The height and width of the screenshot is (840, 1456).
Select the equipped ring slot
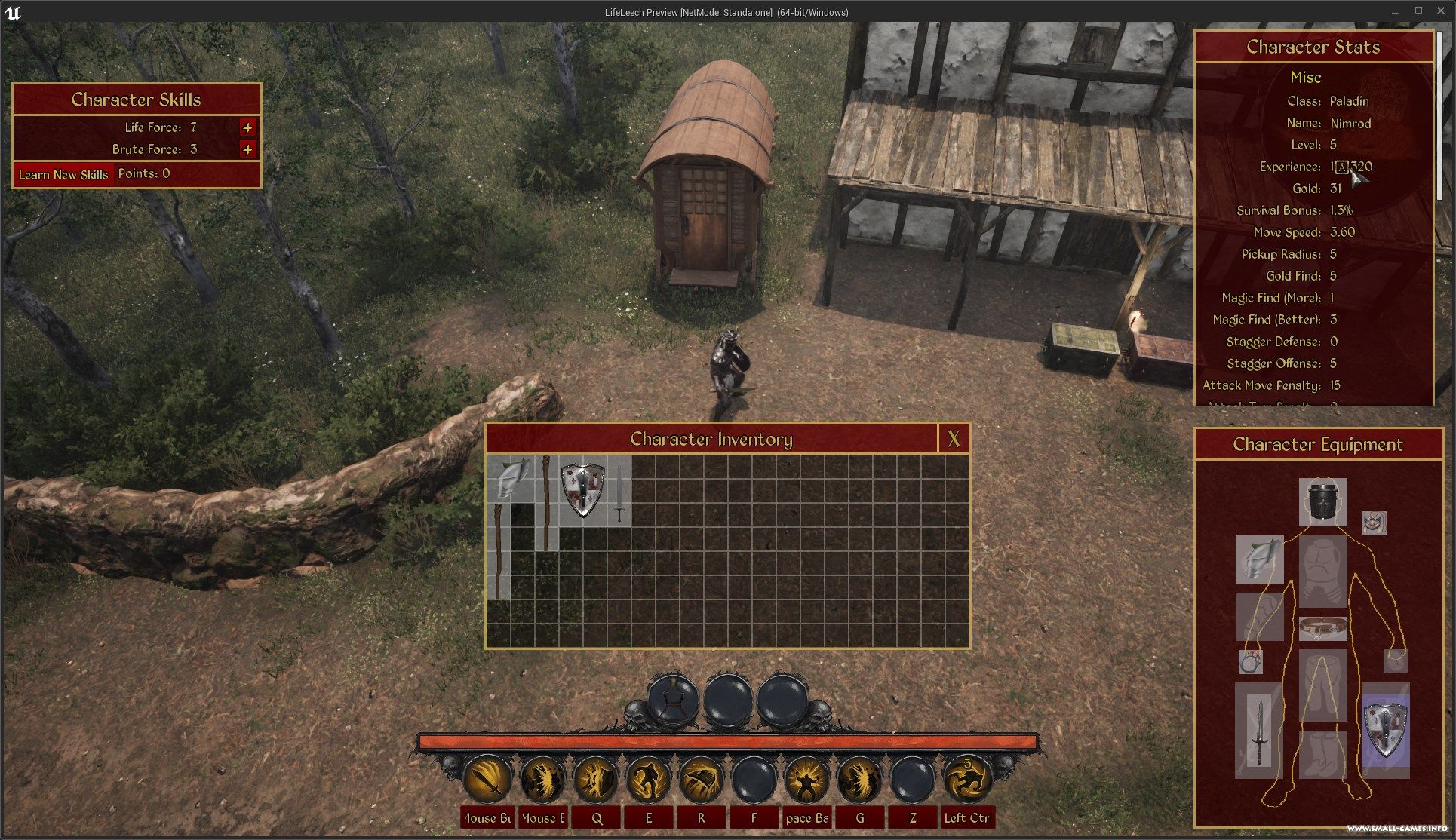(x=1250, y=662)
